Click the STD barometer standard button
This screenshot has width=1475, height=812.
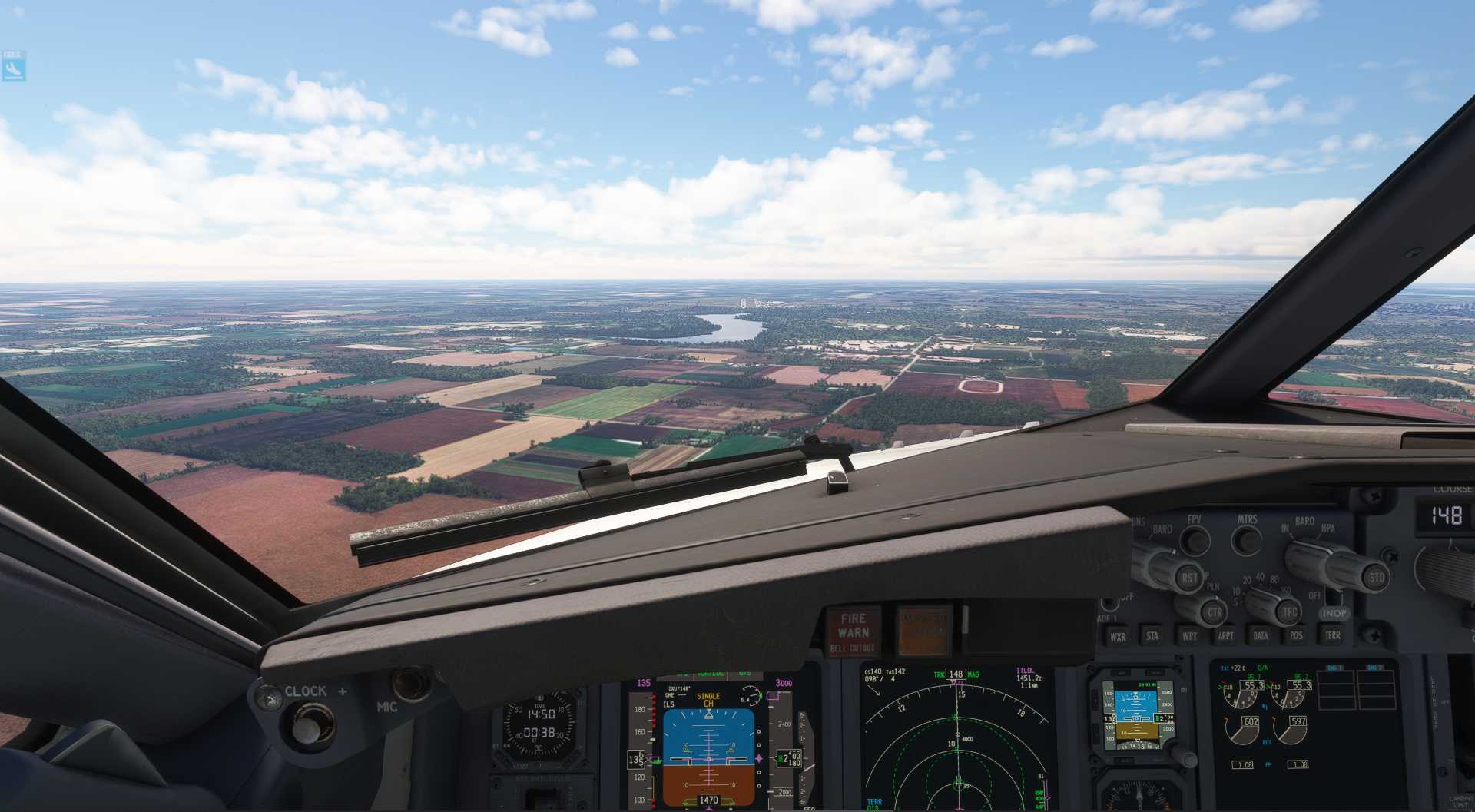coord(1375,577)
